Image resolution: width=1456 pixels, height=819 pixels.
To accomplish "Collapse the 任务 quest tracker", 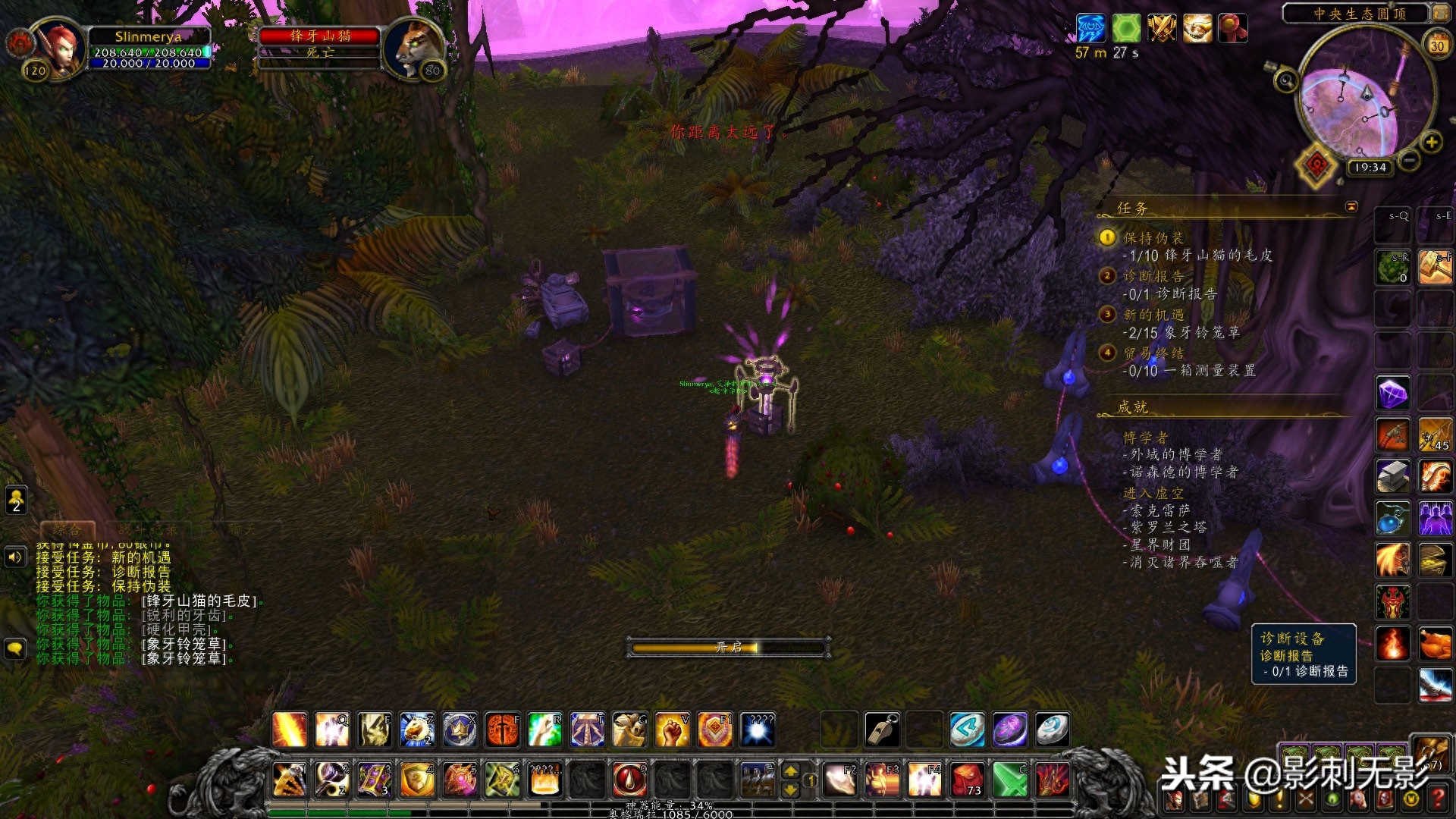I will tap(1351, 206).
